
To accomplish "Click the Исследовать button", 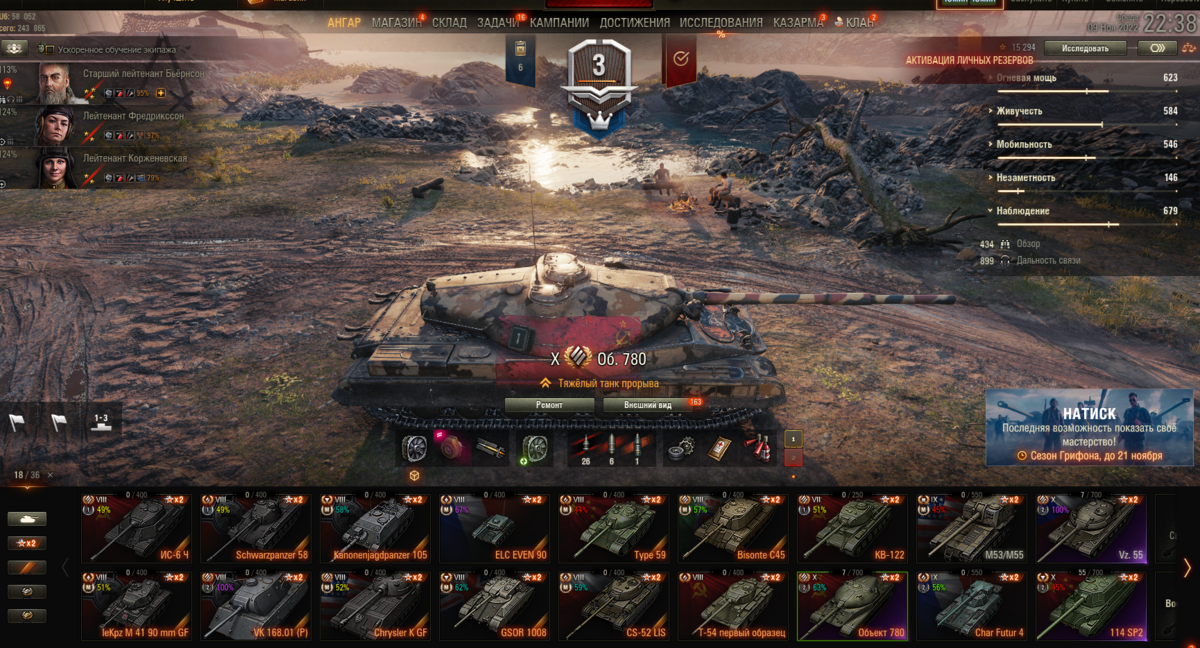I will (x=1084, y=47).
